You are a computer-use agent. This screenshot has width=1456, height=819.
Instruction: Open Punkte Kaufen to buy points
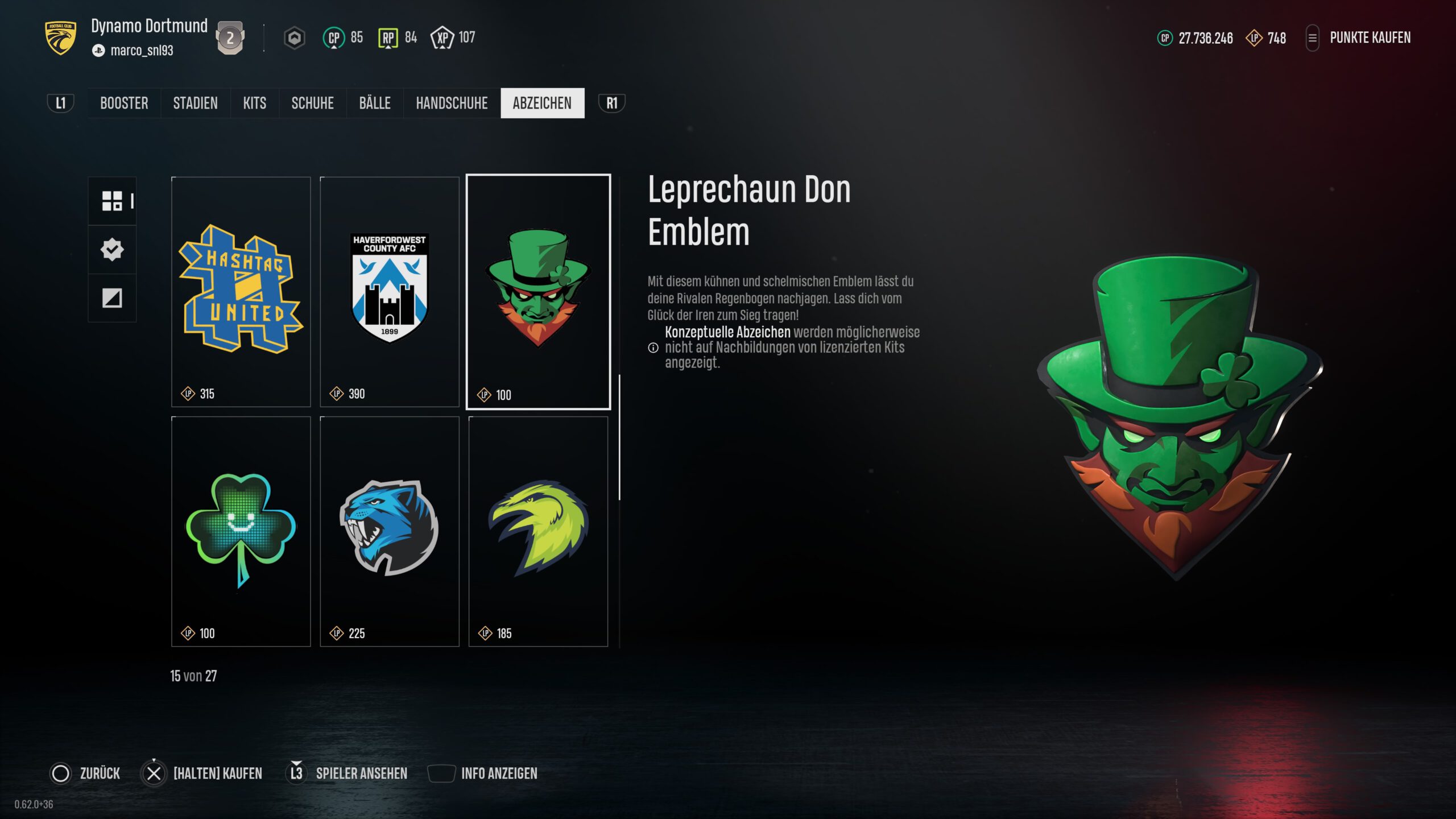[x=1370, y=38]
